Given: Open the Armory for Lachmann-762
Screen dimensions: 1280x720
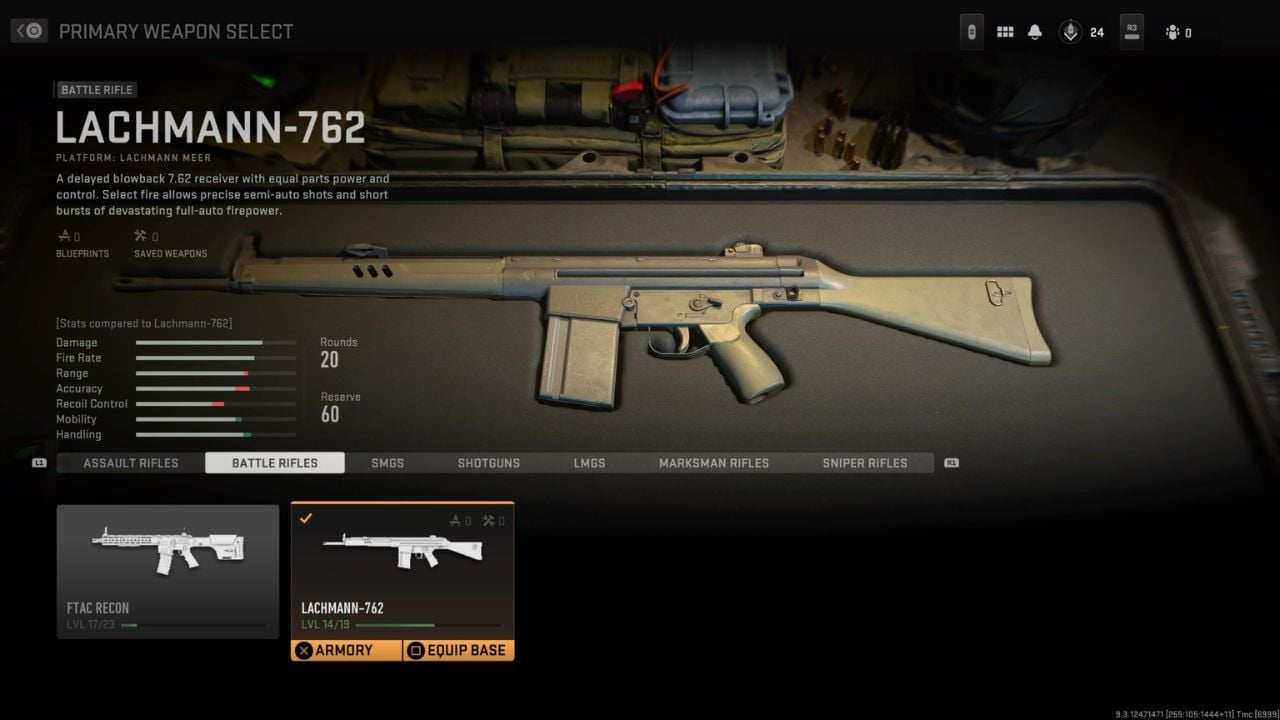Looking at the screenshot, I should click(x=346, y=650).
